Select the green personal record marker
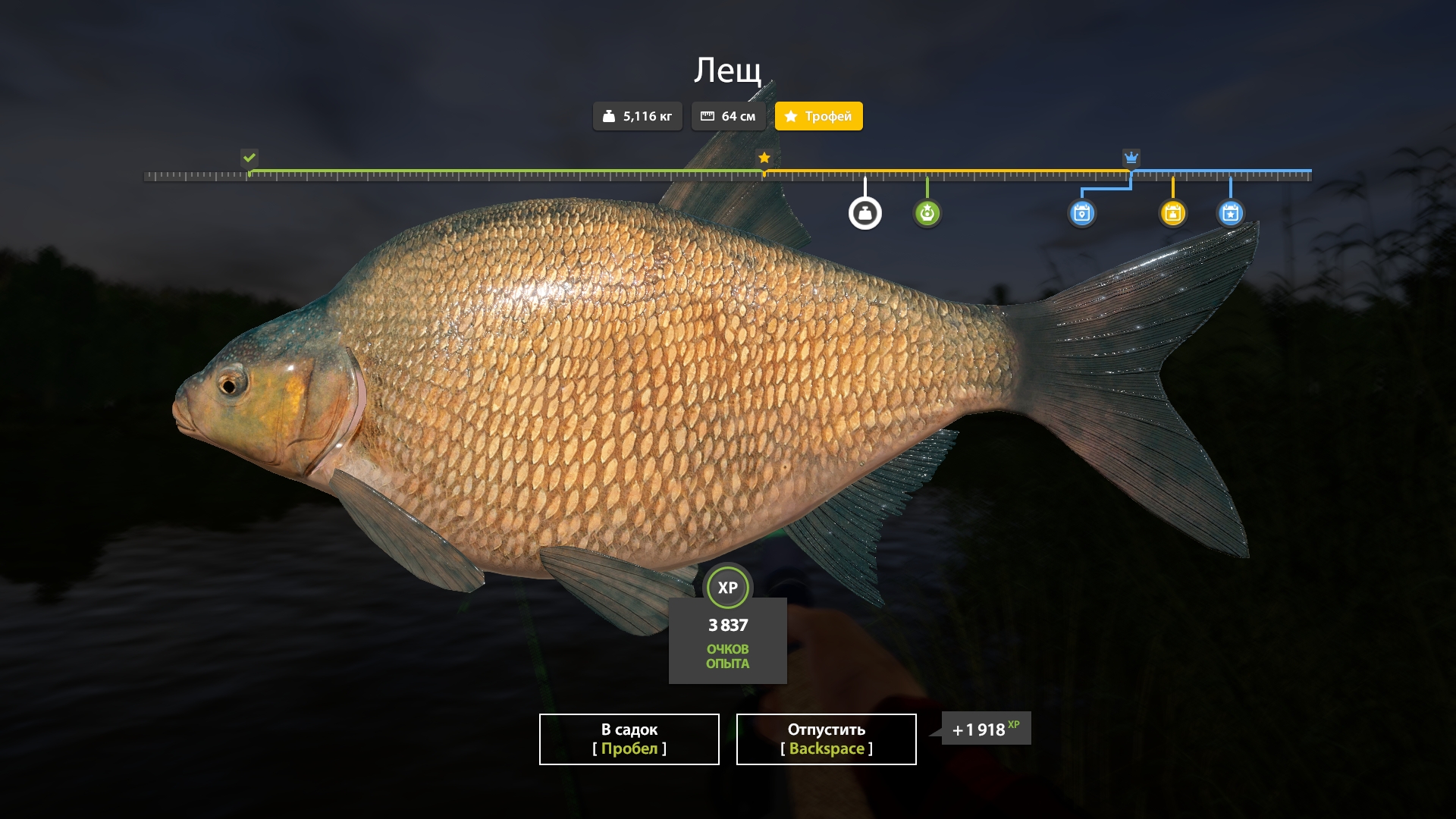 pos(927,213)
